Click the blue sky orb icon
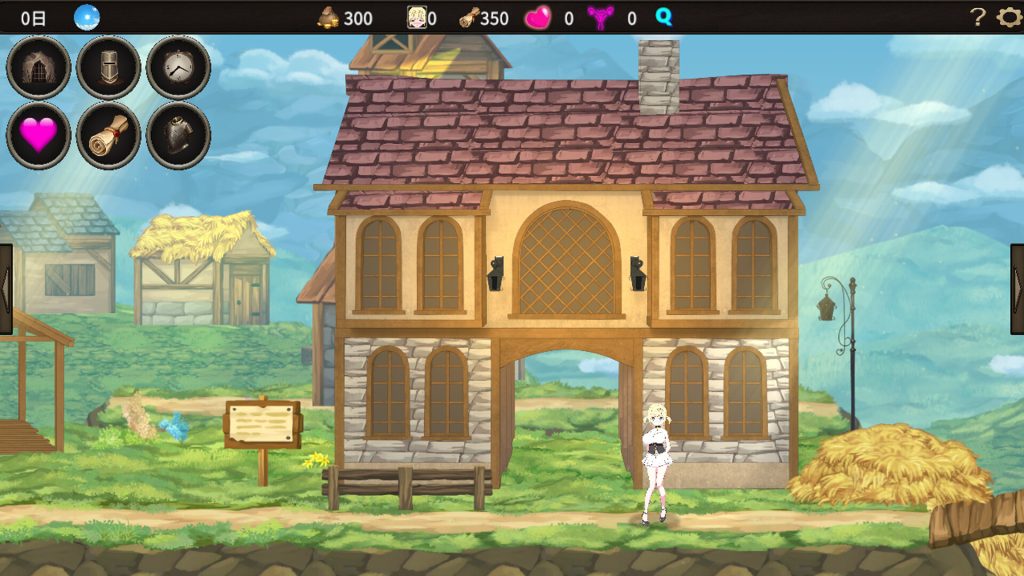 coord(87,17)
